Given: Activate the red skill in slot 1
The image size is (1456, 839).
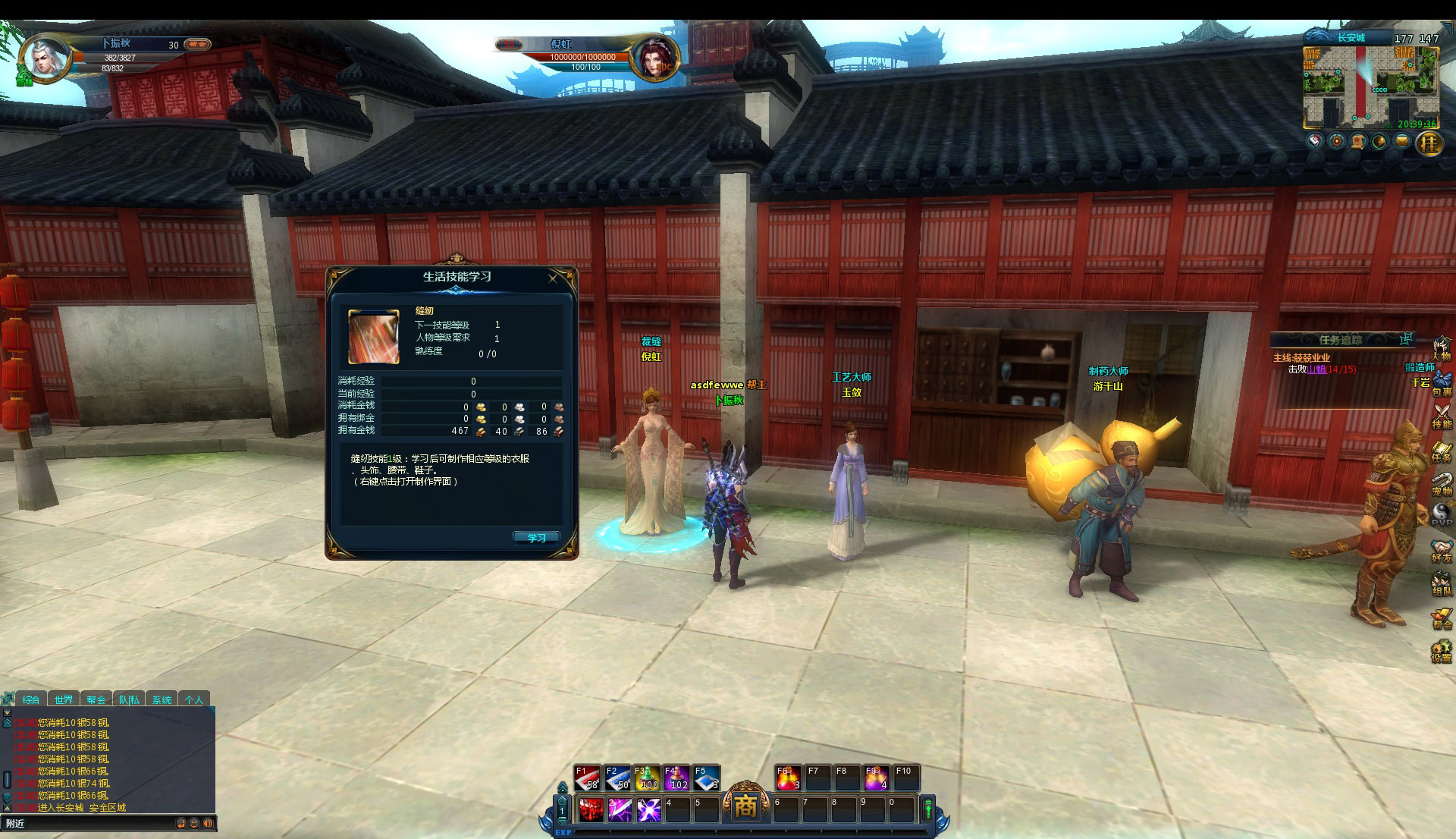Looking at the screenshot, I should click(591, 810).
